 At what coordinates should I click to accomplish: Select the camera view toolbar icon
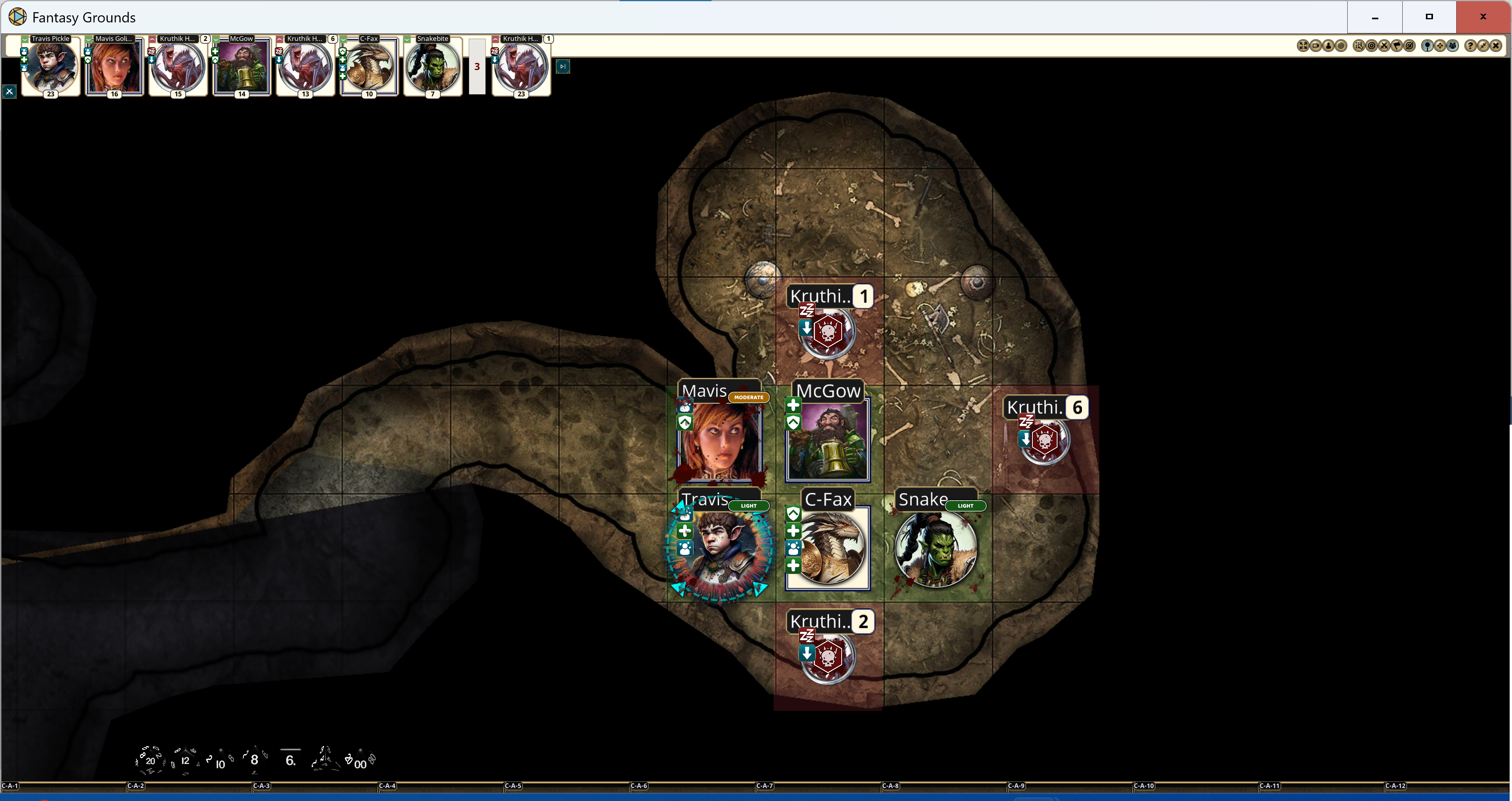(1317, 45)
